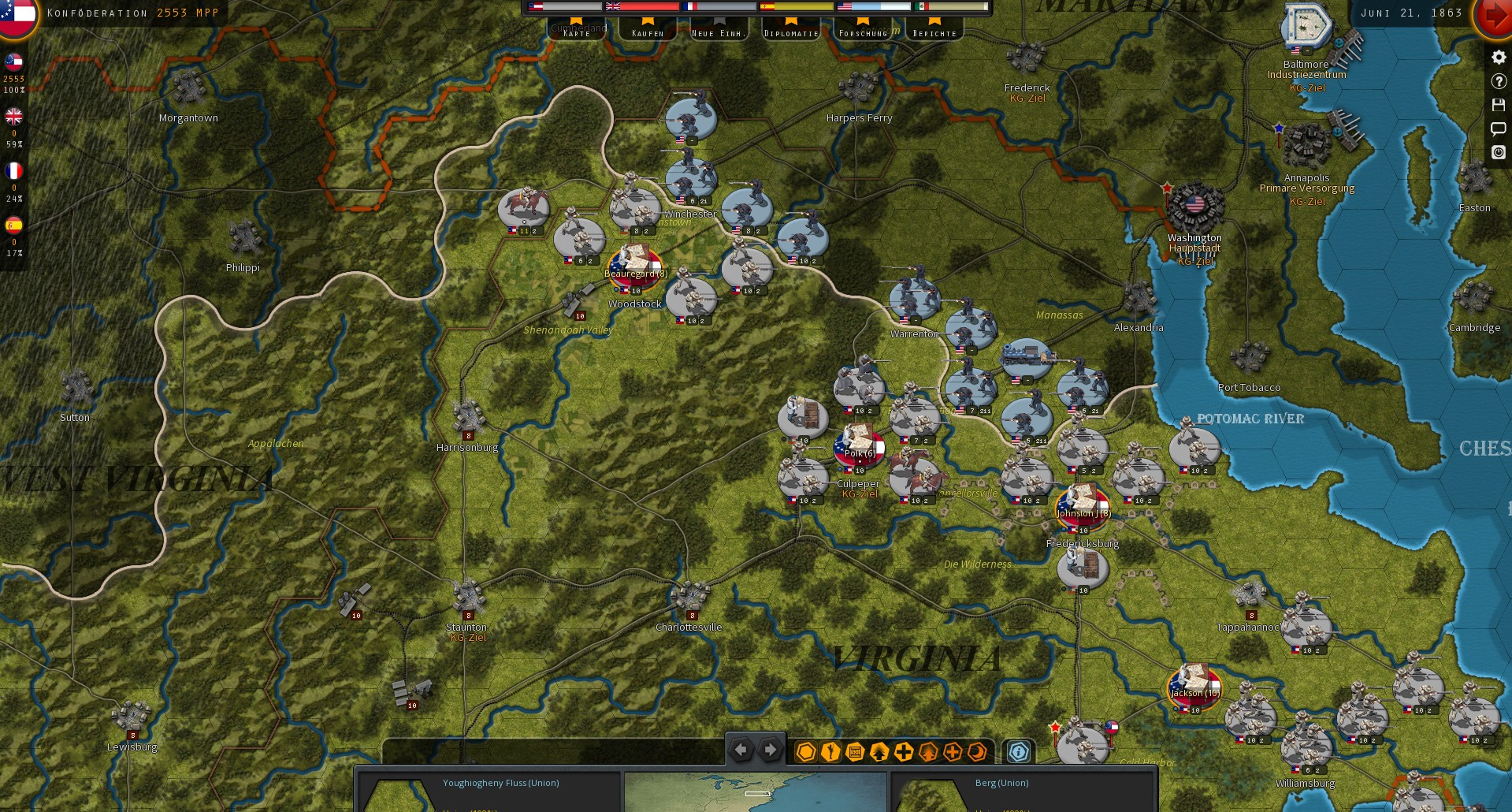Click the blue info hexagon icon
This screenshot has height=812, width=1512.
1018,753
